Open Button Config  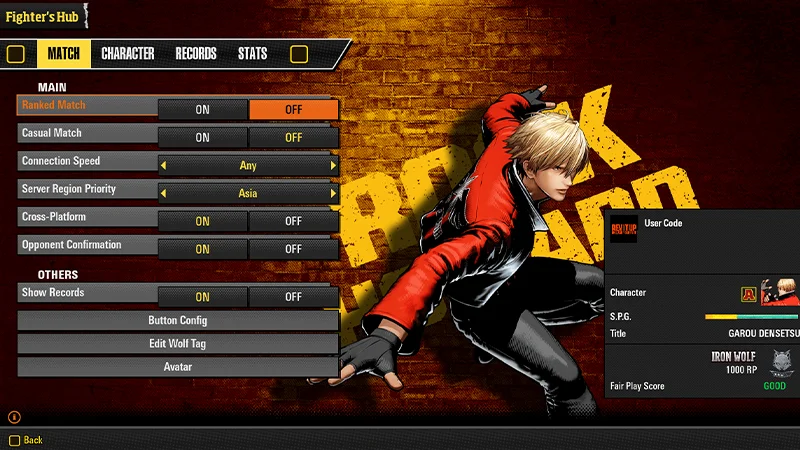point(178,321)
